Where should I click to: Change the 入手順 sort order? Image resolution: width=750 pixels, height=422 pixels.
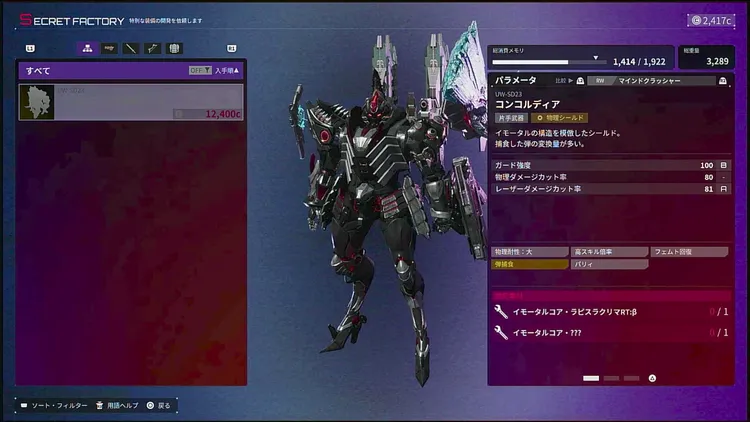click(228, 71)
